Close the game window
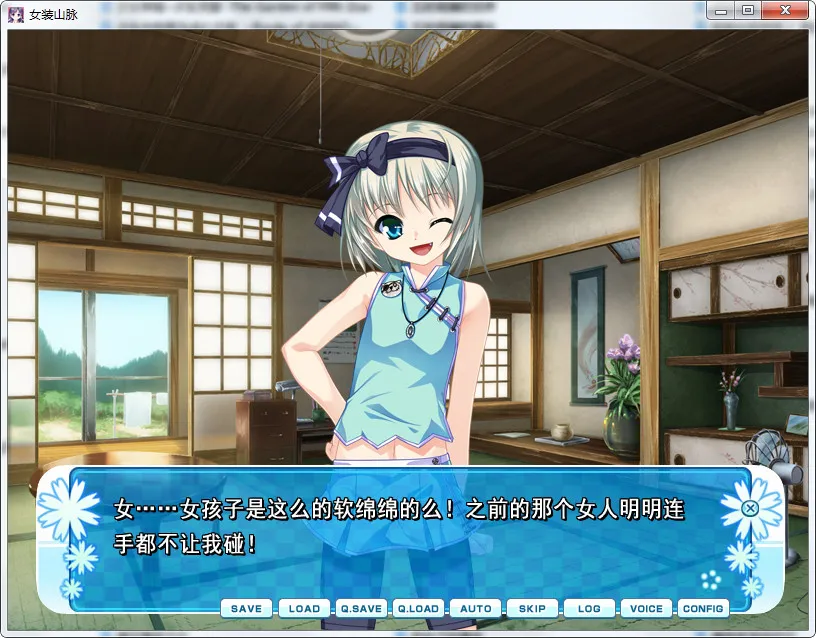 (786, 11)
